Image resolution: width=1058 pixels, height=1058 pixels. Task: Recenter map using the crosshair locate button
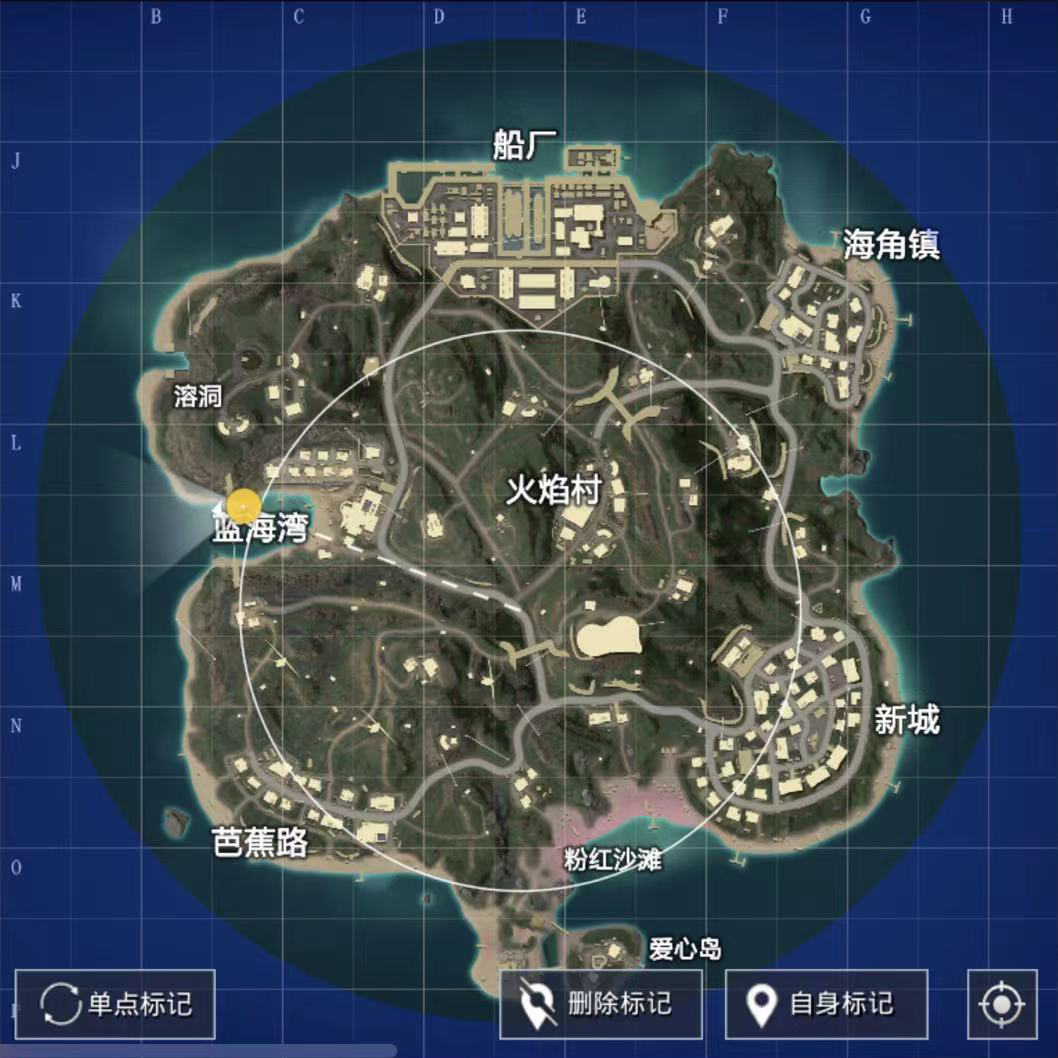click(x=1002, y=1003)
